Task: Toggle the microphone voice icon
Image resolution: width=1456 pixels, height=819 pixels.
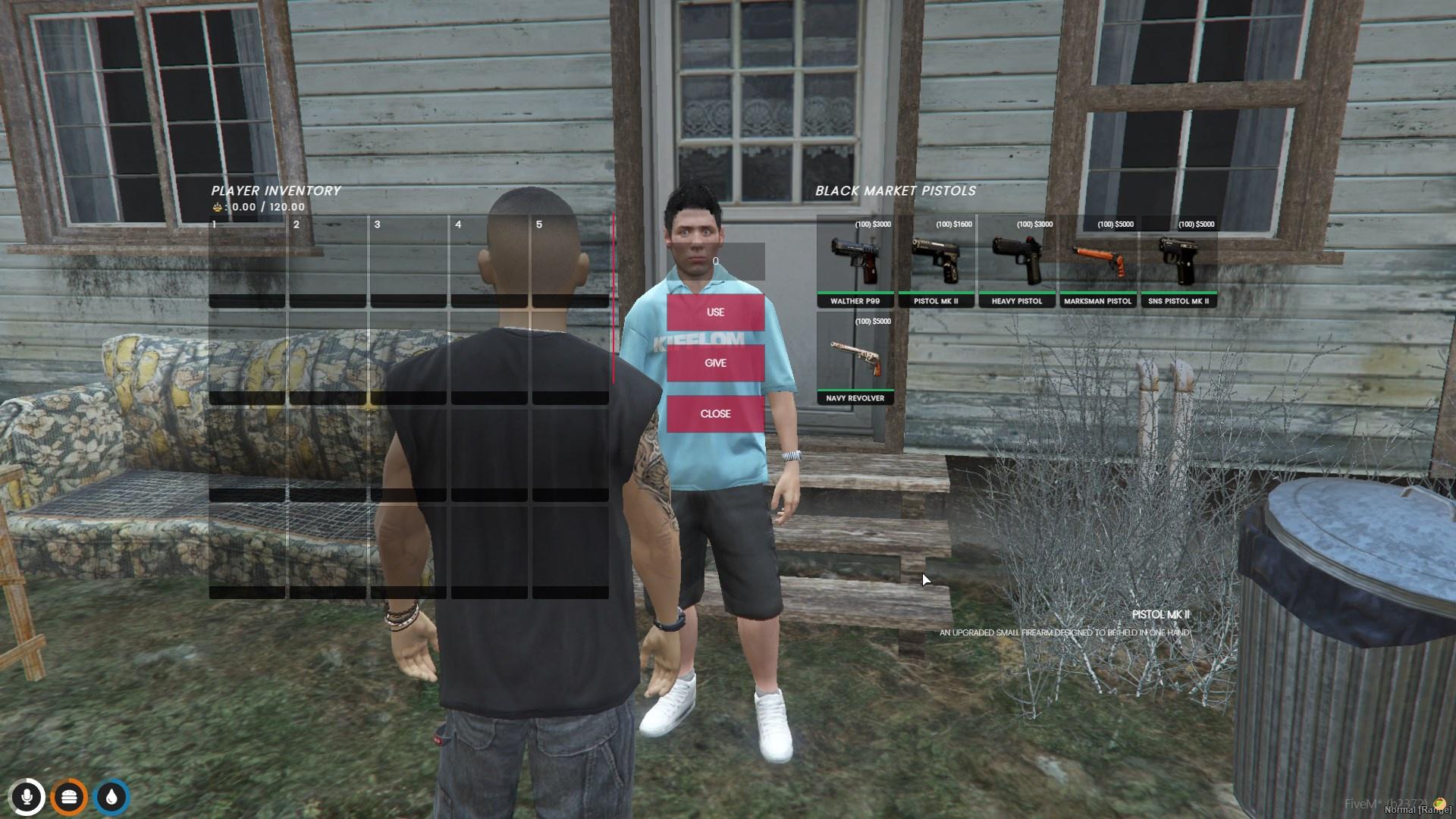Action: (27, 797)
